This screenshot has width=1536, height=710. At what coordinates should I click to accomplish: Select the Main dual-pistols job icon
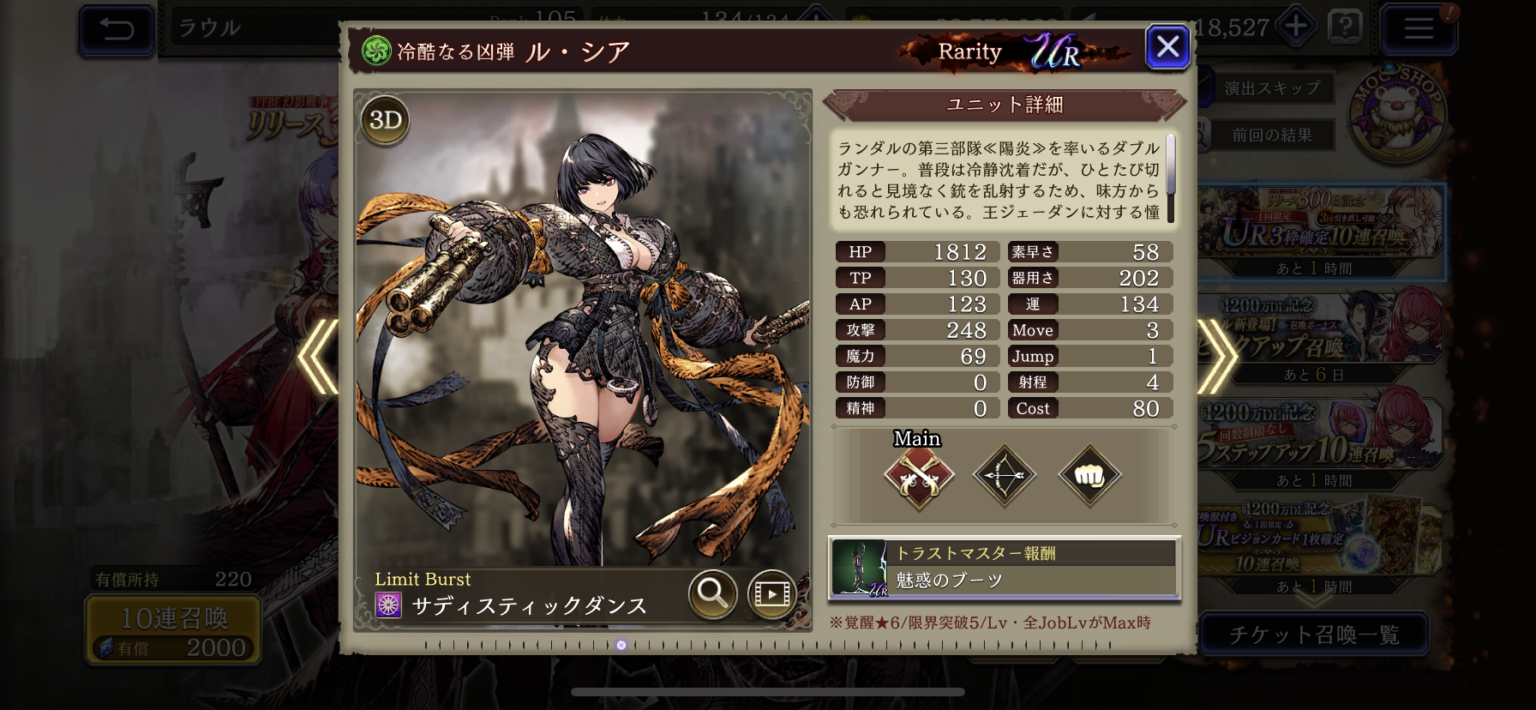pyautogui.click(x=918, y=476)
